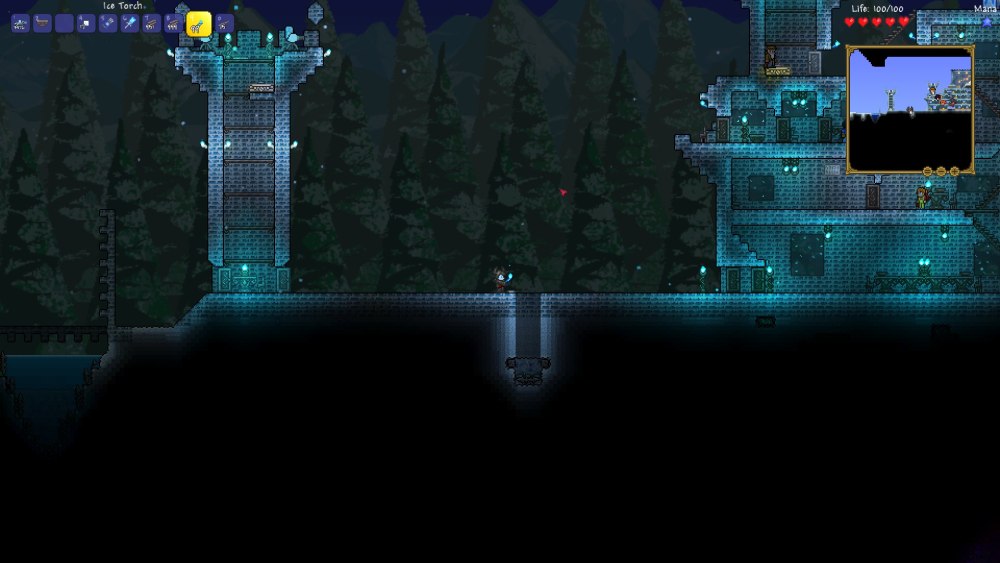Viewport: 1000px width, 563px height.
Task: Pick the hammer item in hotbar slot 4
Action: (86, 23)
